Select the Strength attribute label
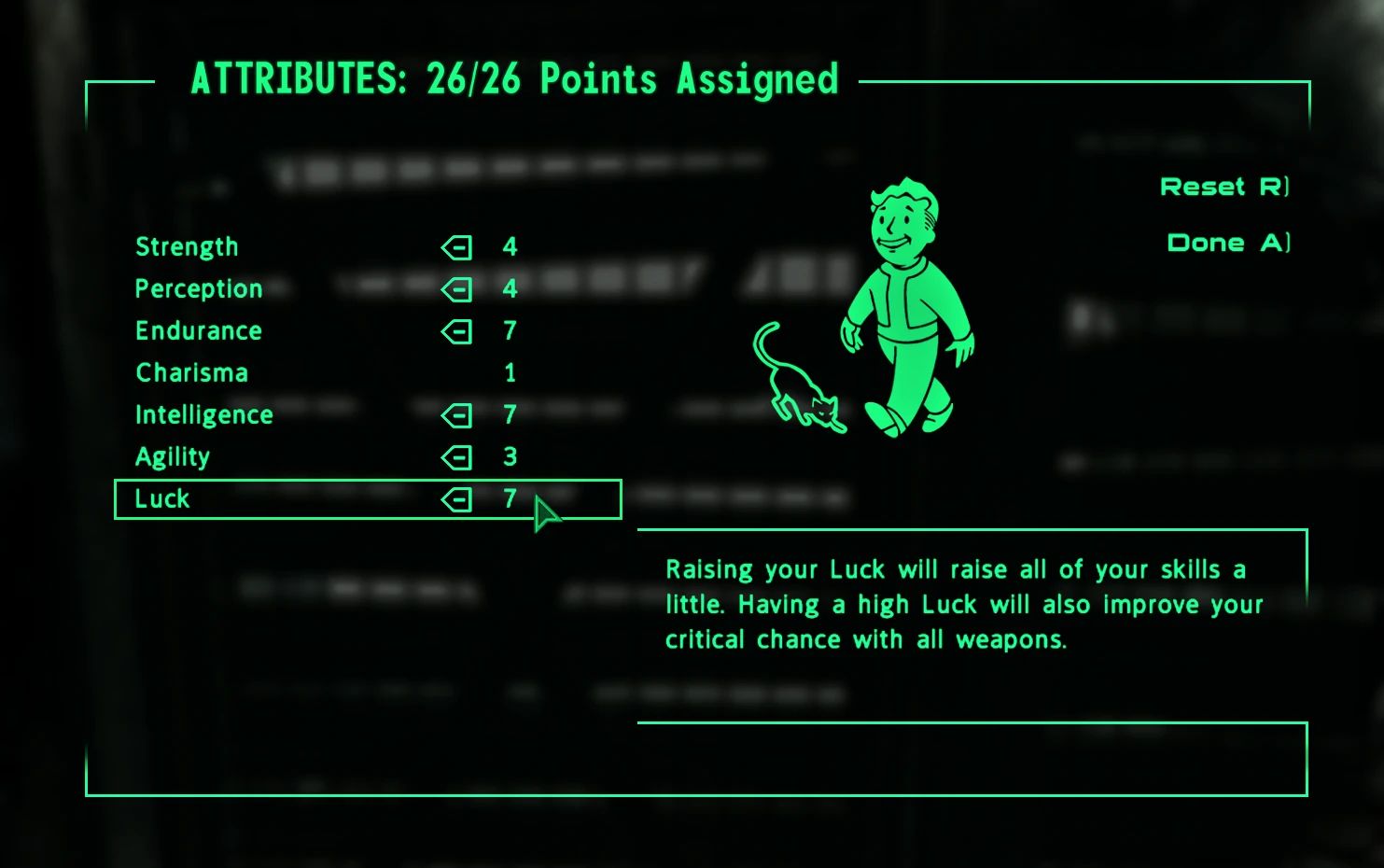Viewport: 1384px width, 868px height. 187,245
